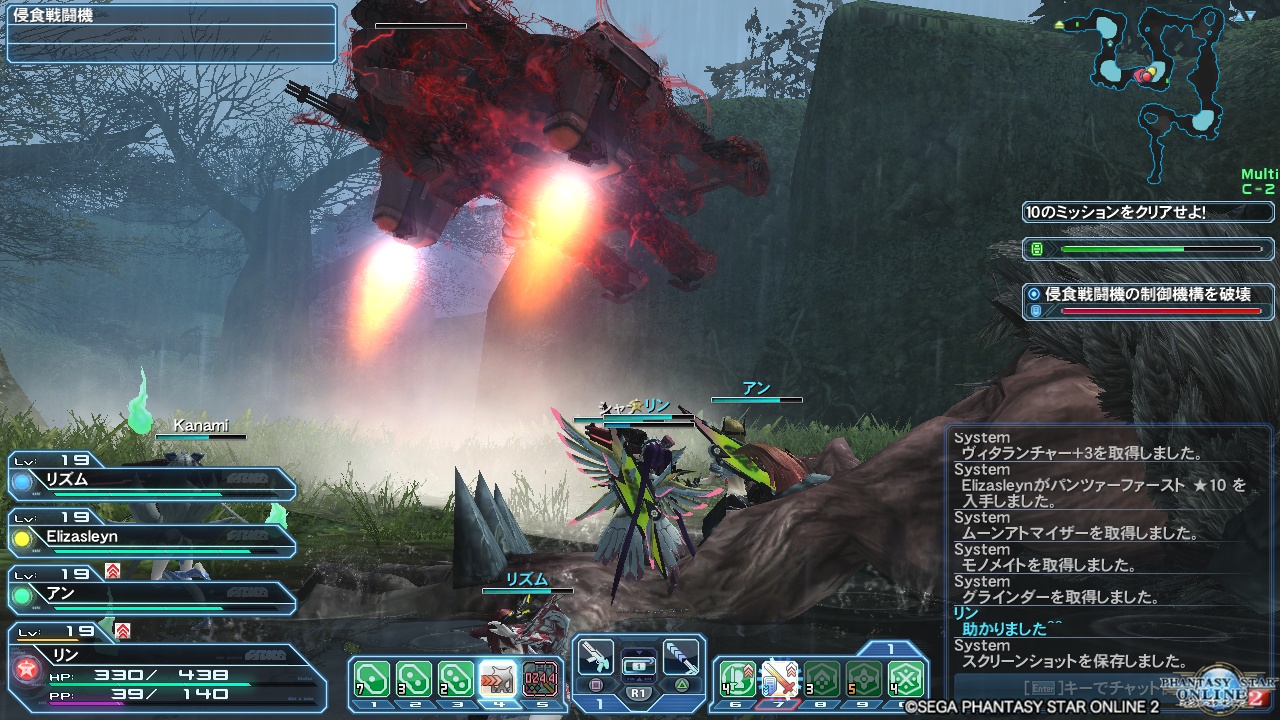The image size is (1280, 720).
Task: Select the square-button weapon action icon
Action: (596, 659)
